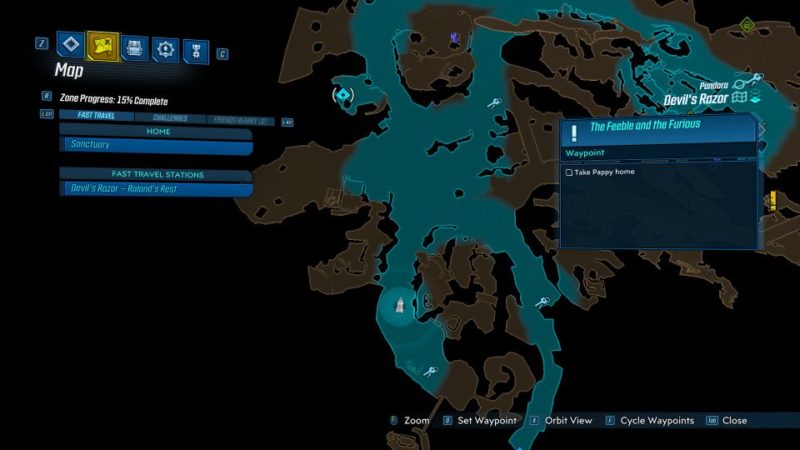Open the Missions log tab icon
800x450 pixels.
pos(69,45)
